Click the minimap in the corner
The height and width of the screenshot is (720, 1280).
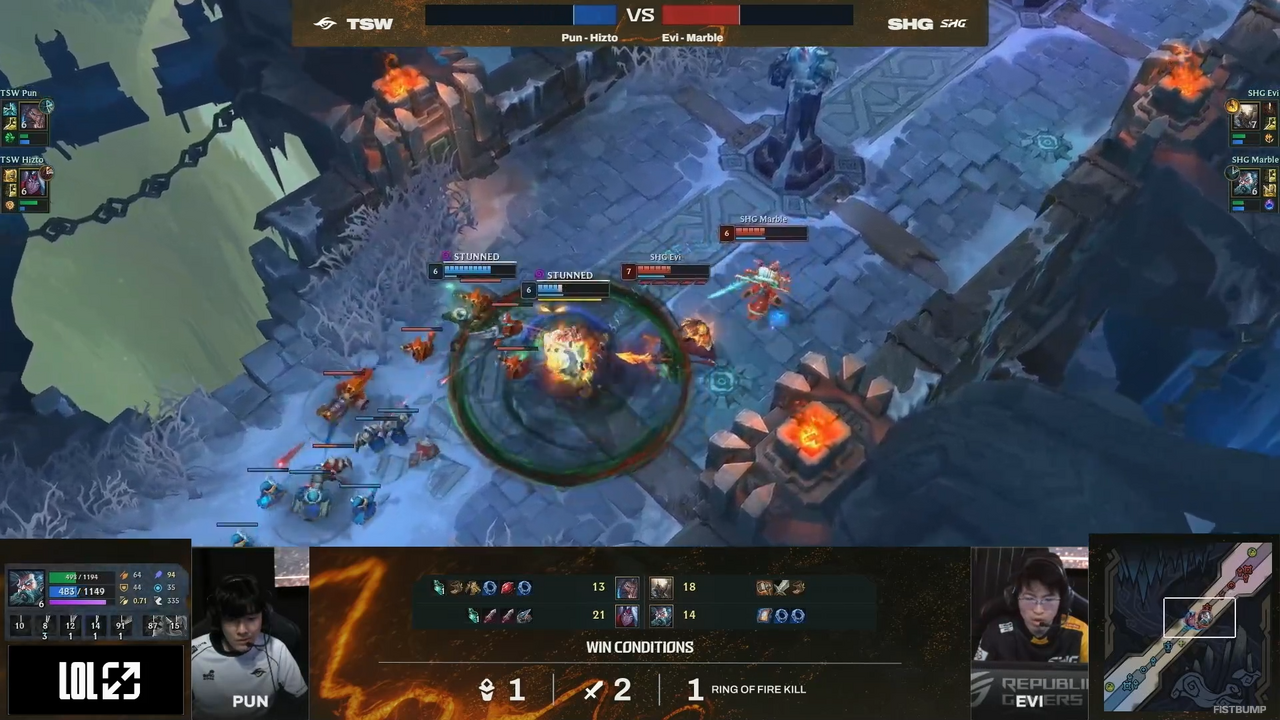click(1186, 625)
